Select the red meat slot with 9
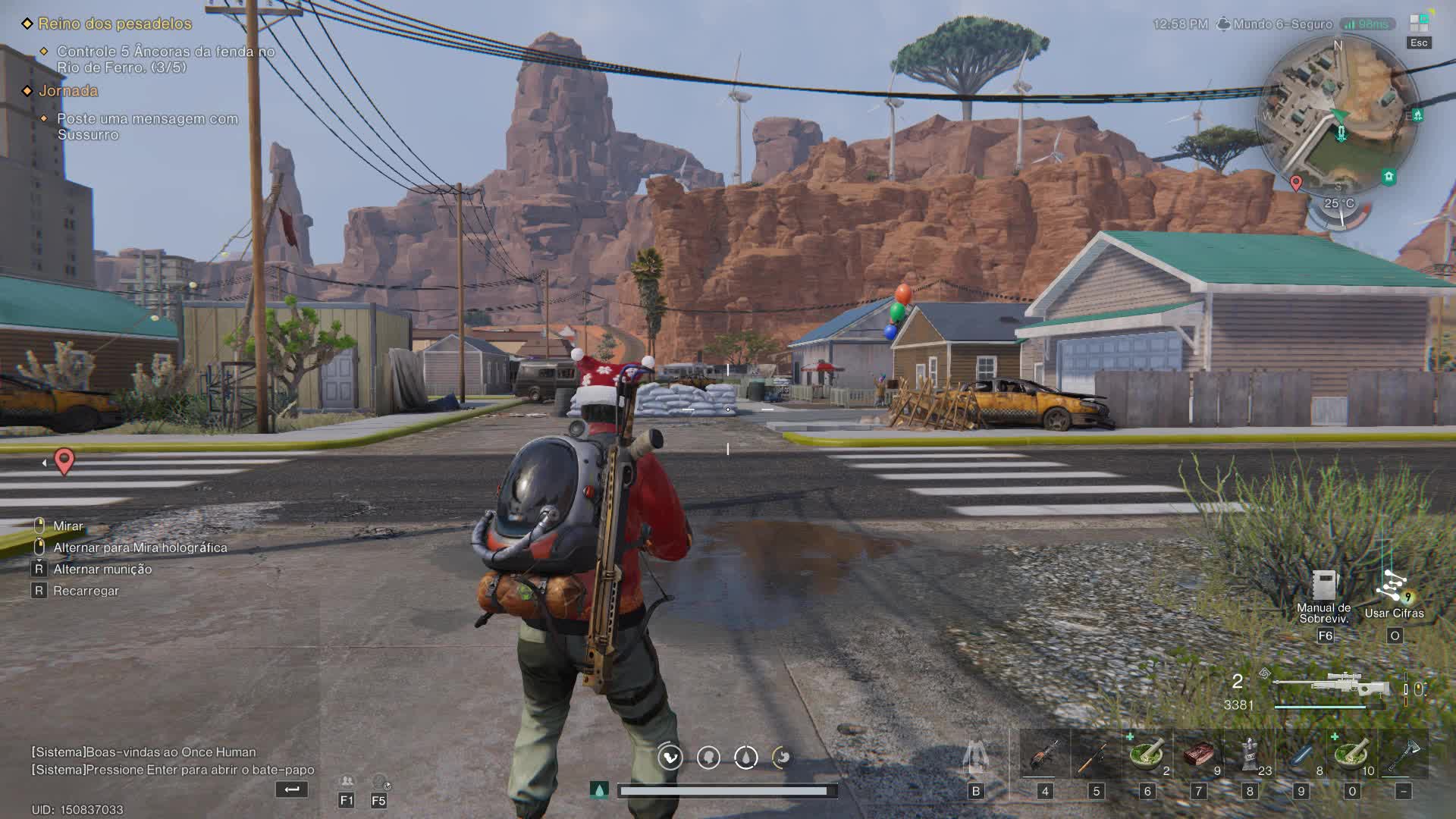The image size is (1456, 819). (1198, 755)
